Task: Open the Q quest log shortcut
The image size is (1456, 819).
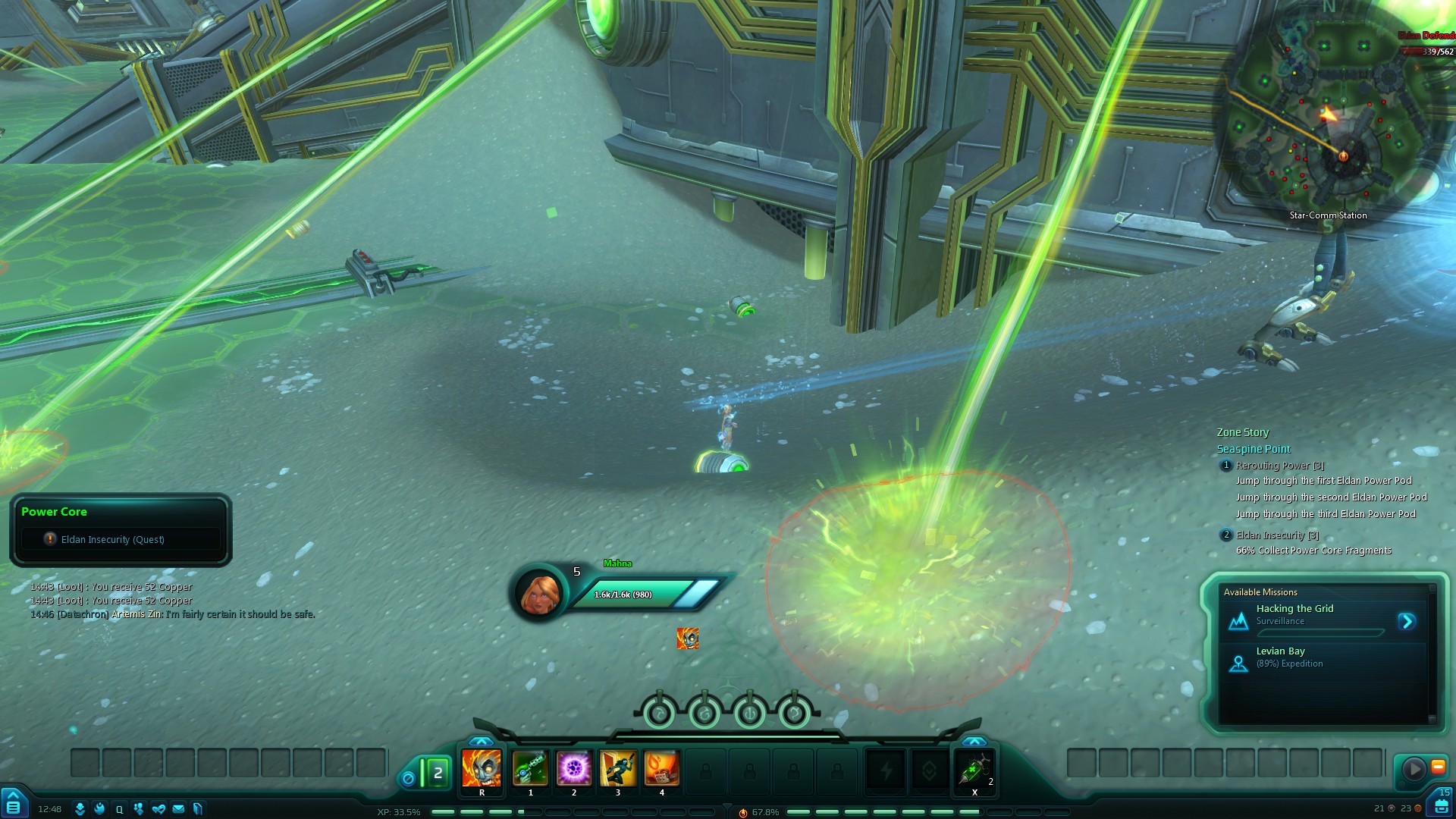Action: 119,809
